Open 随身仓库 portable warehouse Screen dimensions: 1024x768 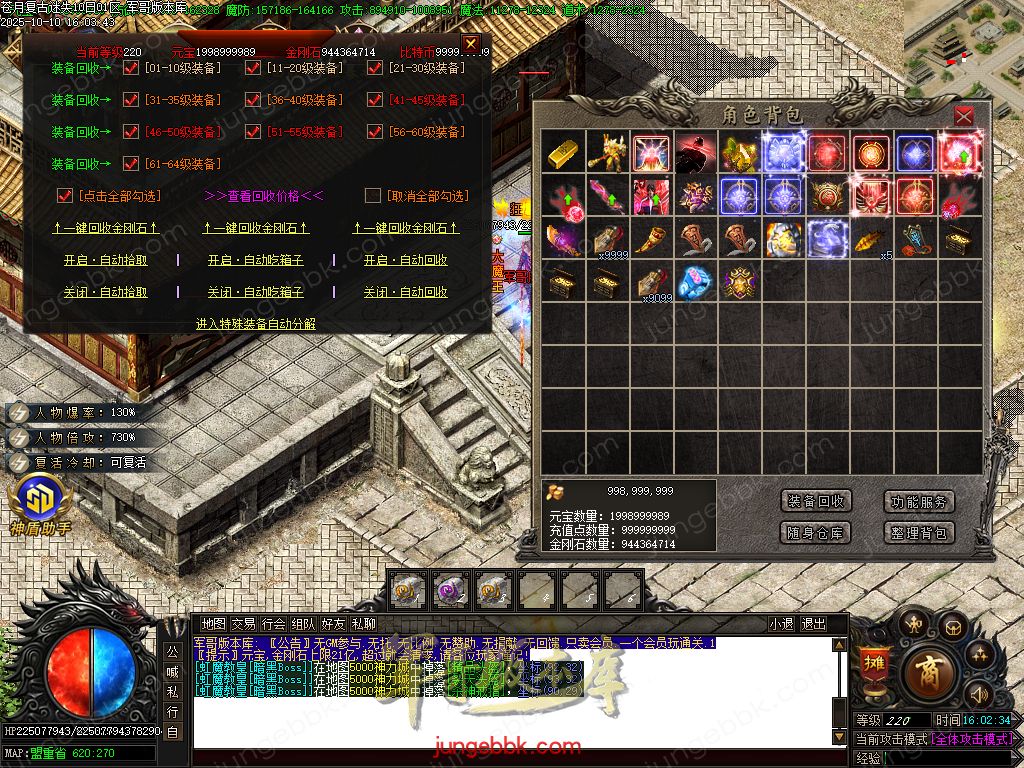816,533
